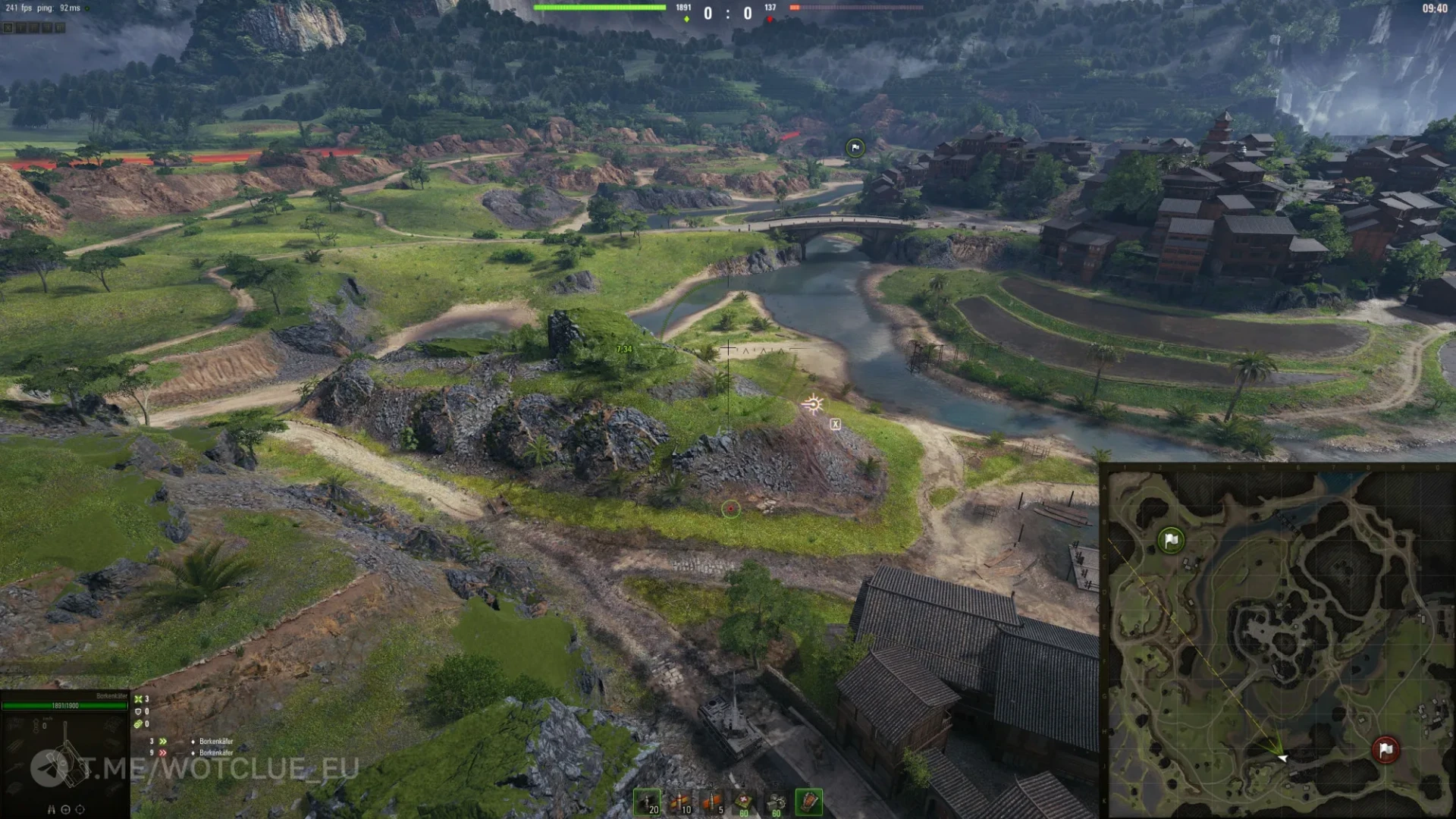Use the first aid kit consumable
The width and height of the screenshot is (1456, 819).
(744, 802)
